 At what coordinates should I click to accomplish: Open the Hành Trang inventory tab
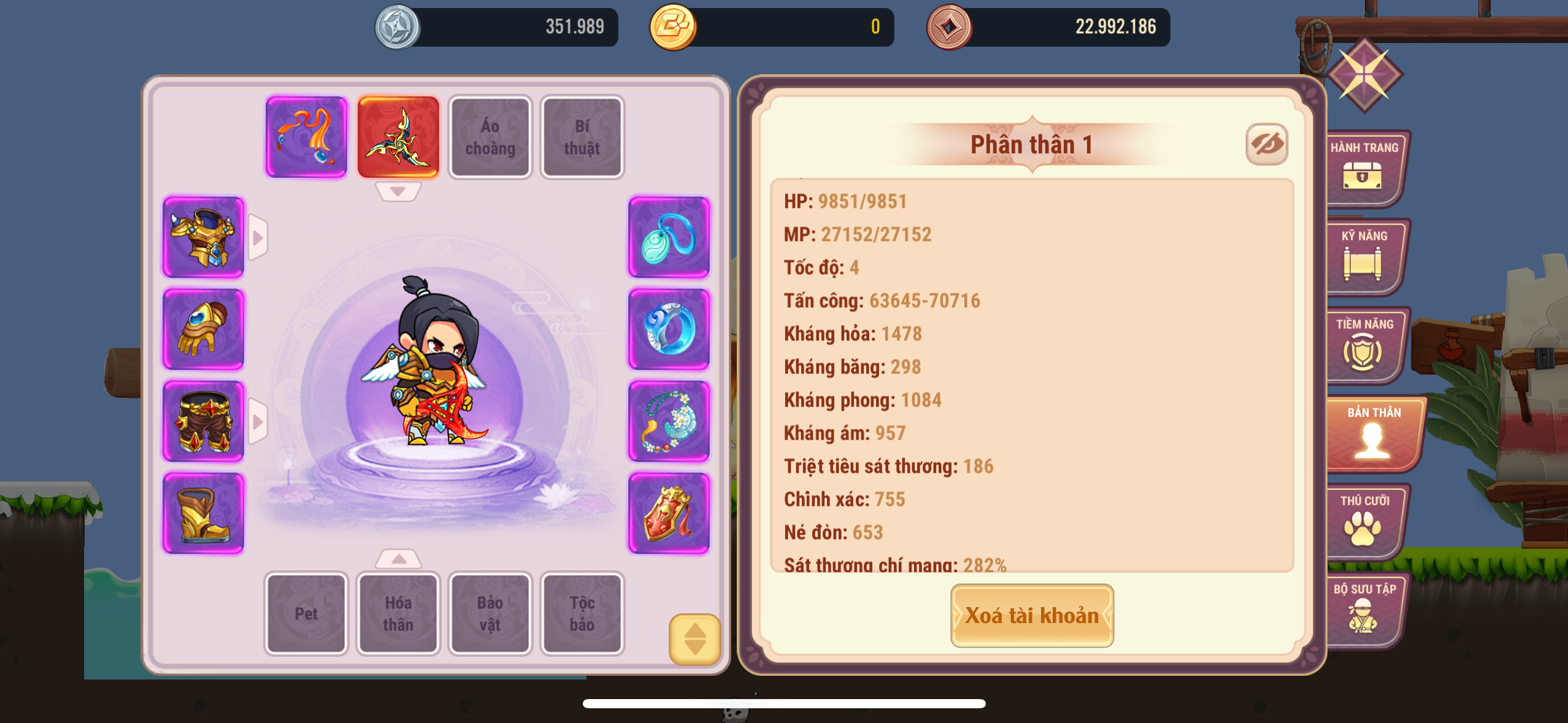(1363, 168)
